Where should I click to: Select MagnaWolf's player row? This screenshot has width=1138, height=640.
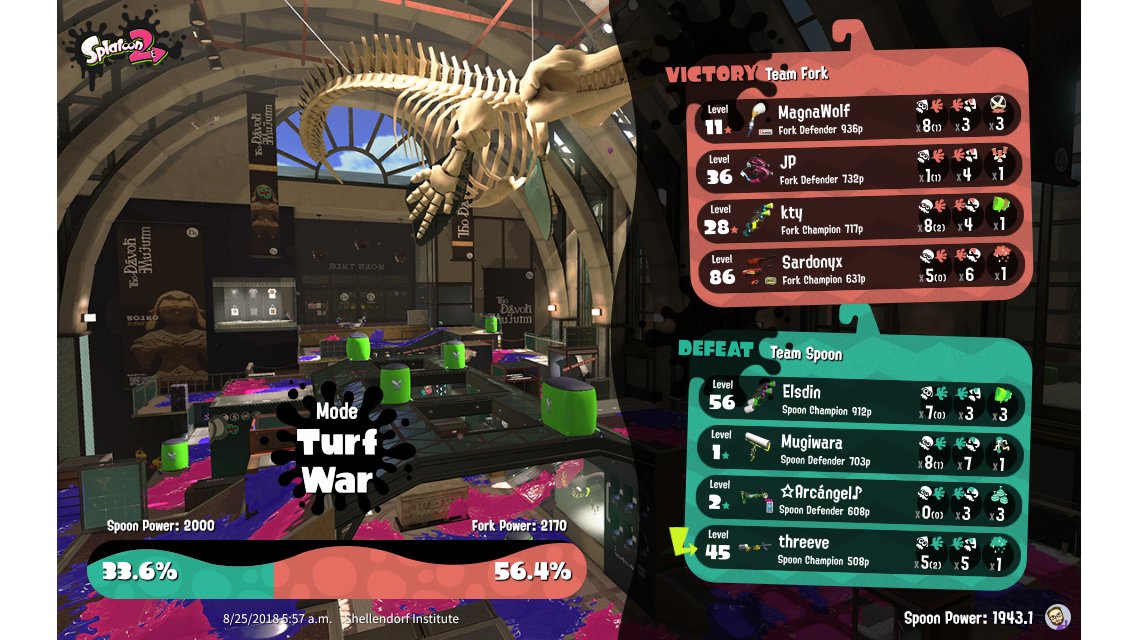point(860,118)
